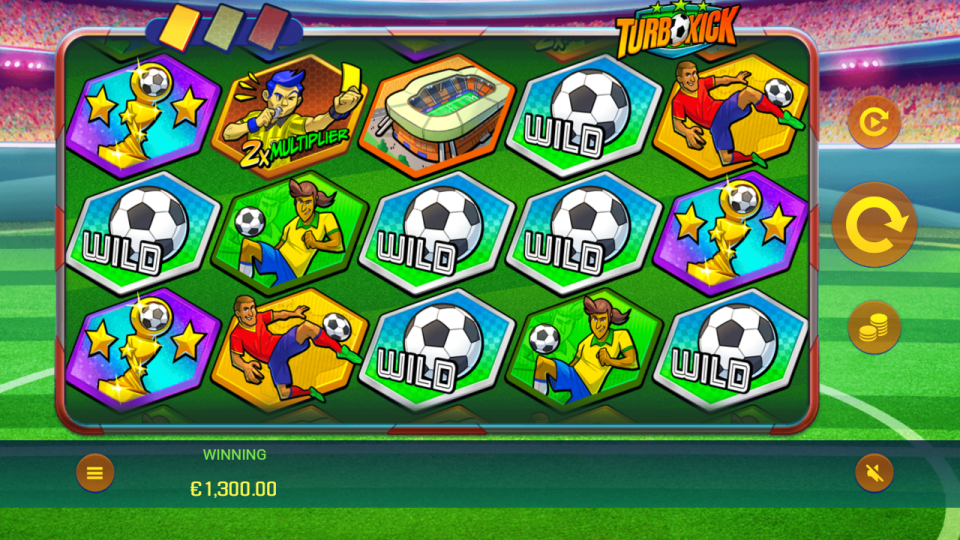This screenshot has width=960, height=540.
Task: Open the coin stack bet settings
Action: [874, 327]
